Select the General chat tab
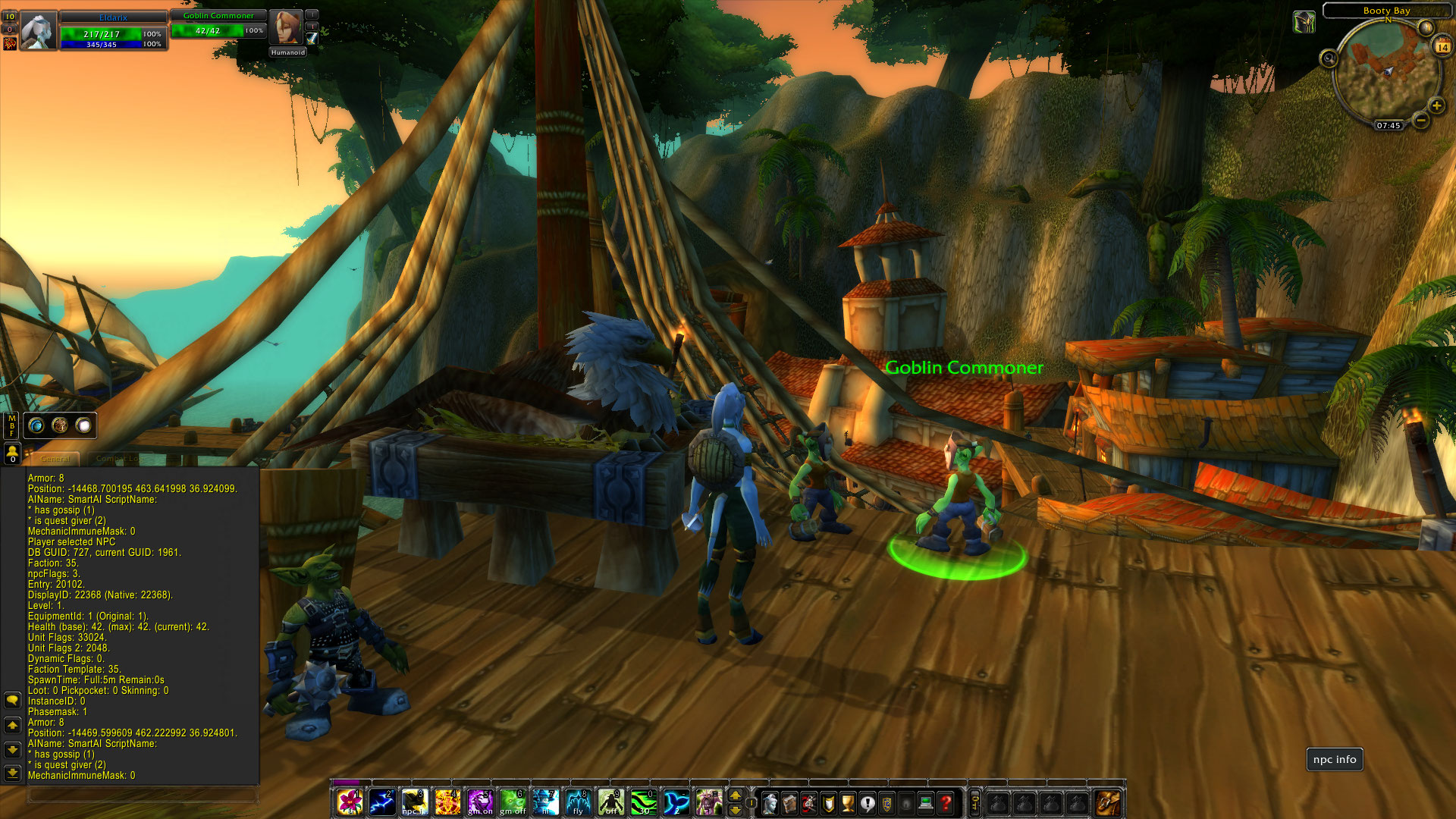The width and height of the screenshot is (1456, 819). [x=55, y=459]
